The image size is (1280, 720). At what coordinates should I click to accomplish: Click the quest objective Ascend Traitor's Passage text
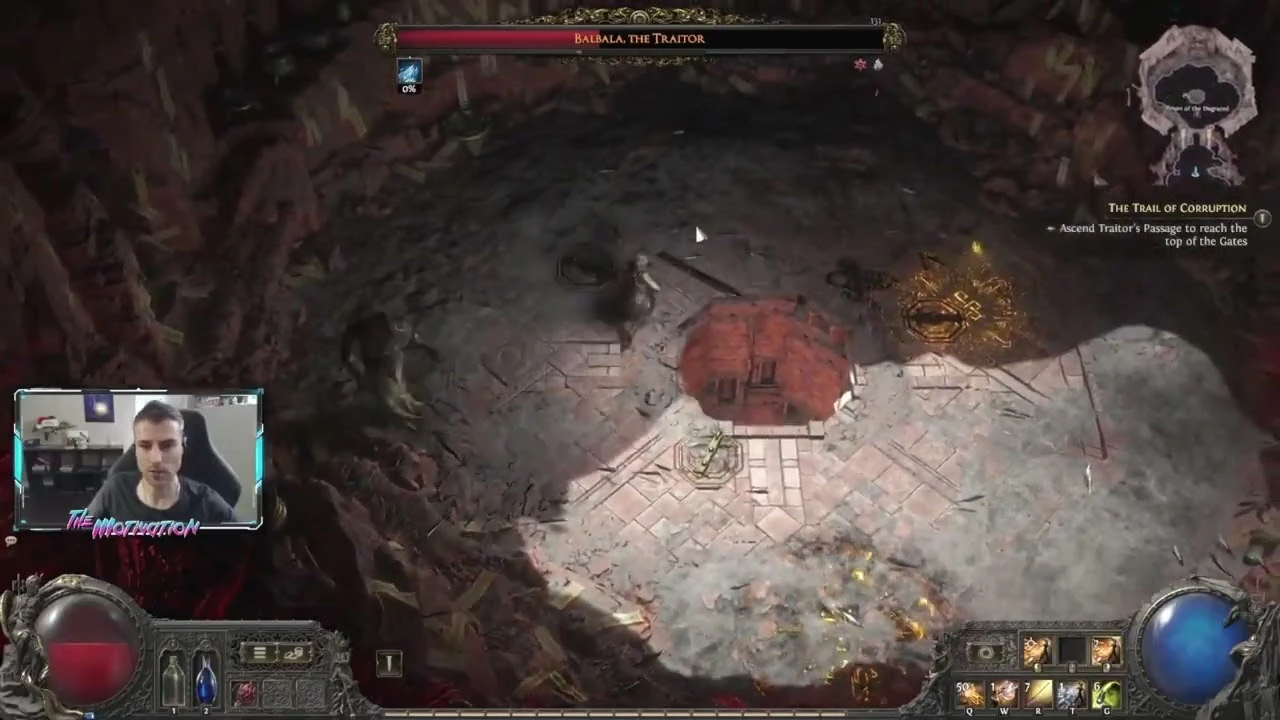[1148, 234]
